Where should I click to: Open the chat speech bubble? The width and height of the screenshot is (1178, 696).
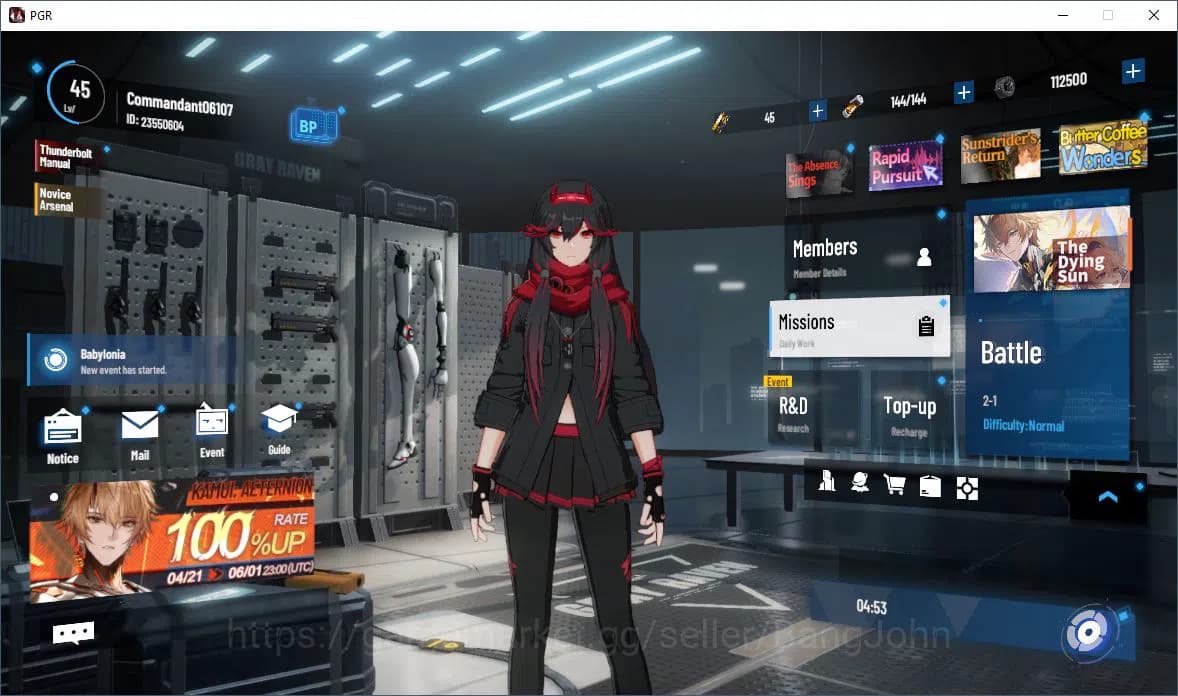point(73,632)
